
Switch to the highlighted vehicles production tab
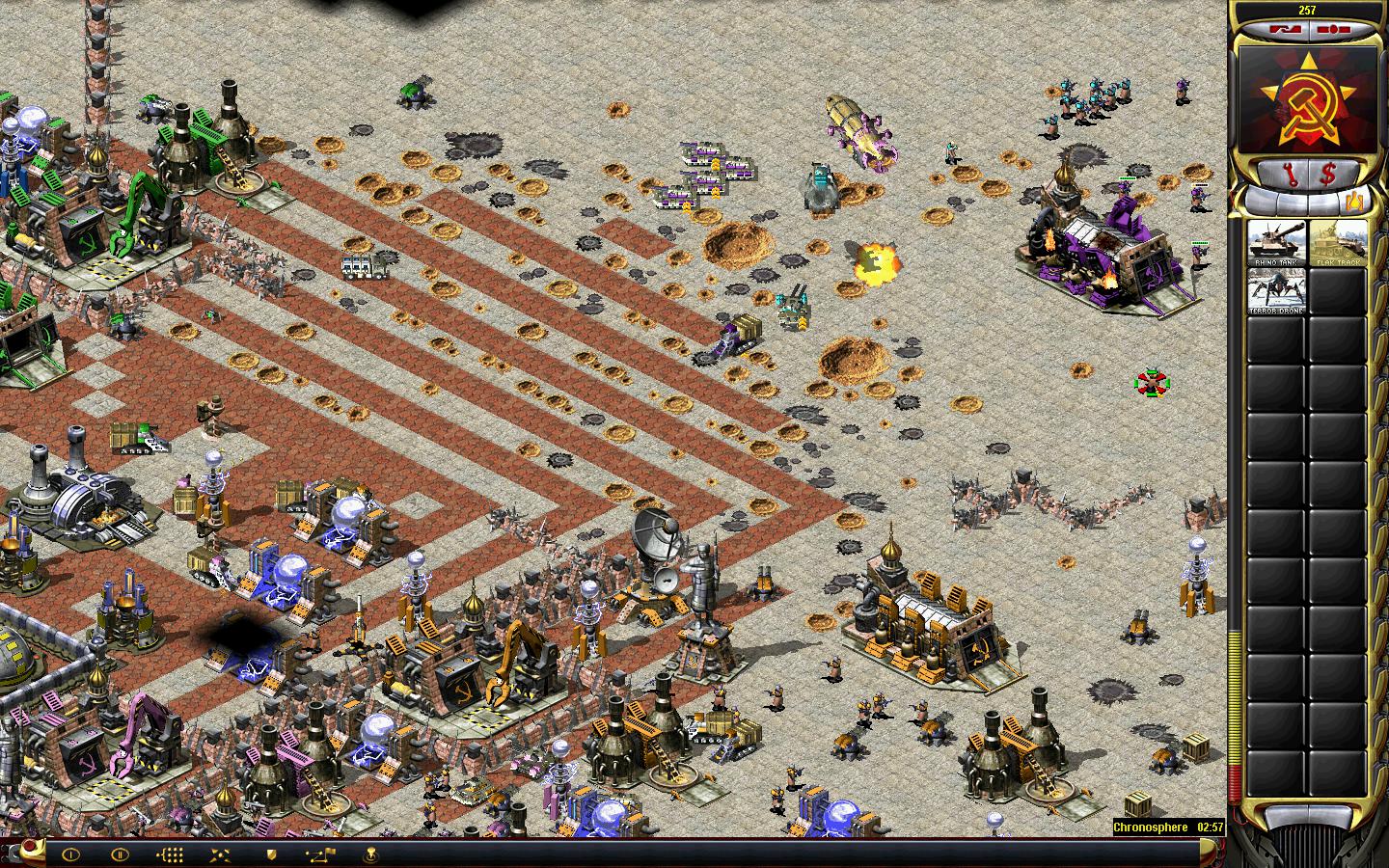[1355, 202]
